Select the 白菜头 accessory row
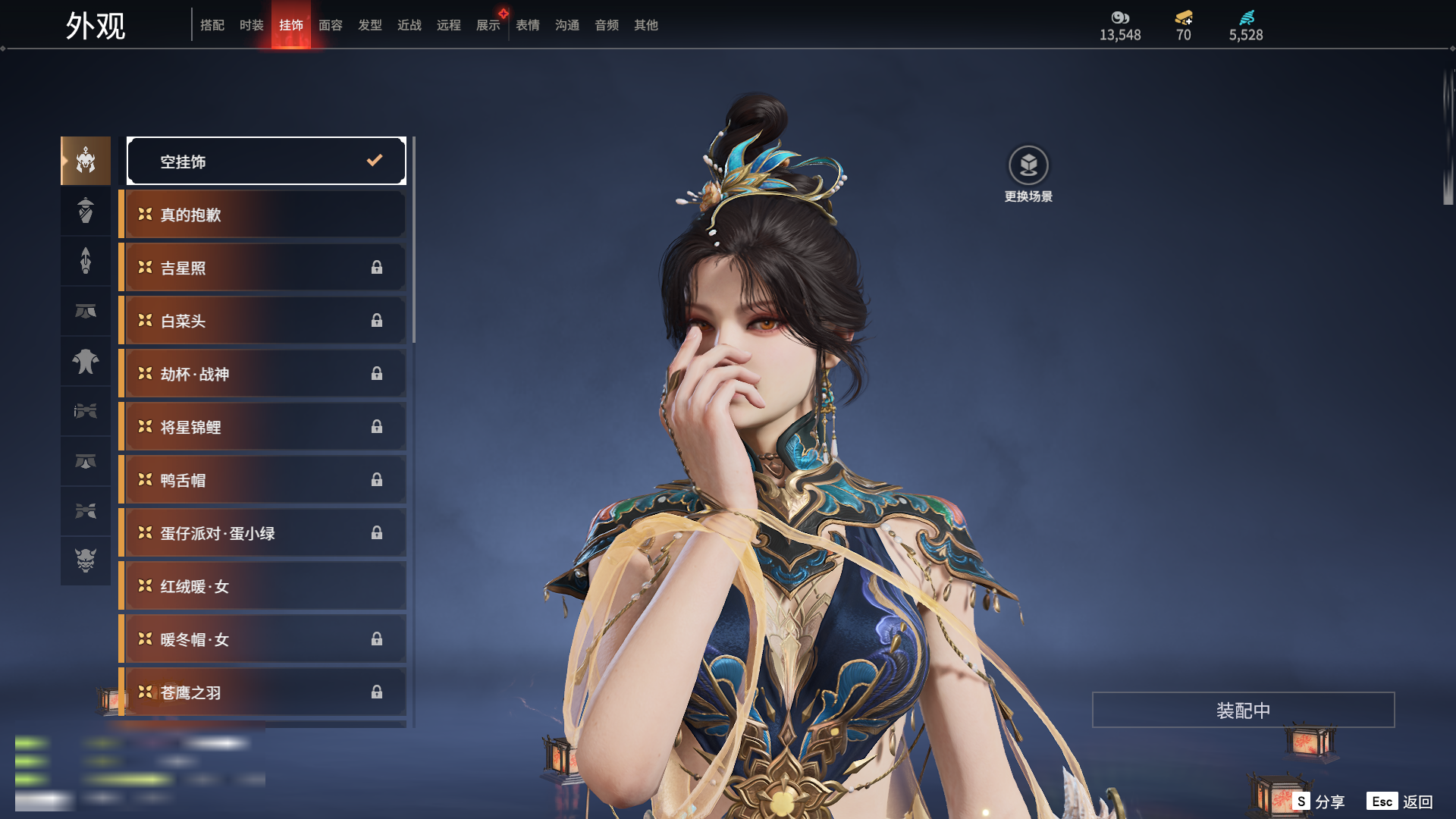The height and width of the screenshot is (819, 1456). (264, 321)
